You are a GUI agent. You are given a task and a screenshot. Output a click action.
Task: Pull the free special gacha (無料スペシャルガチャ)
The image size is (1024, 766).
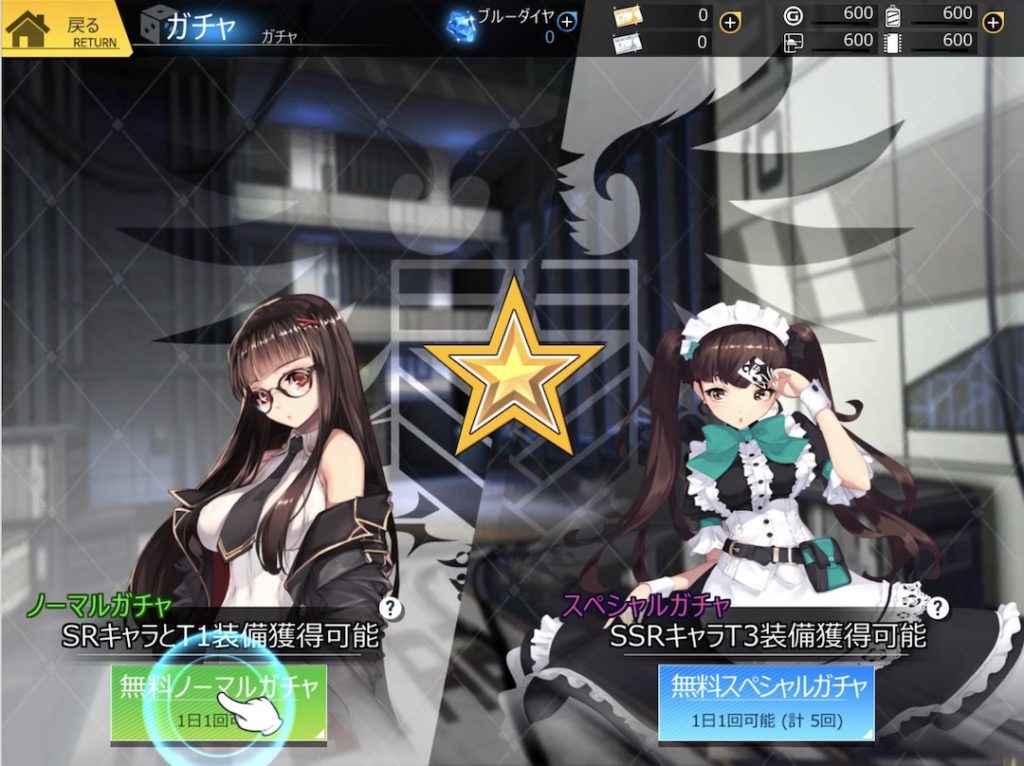click(766, 702)
